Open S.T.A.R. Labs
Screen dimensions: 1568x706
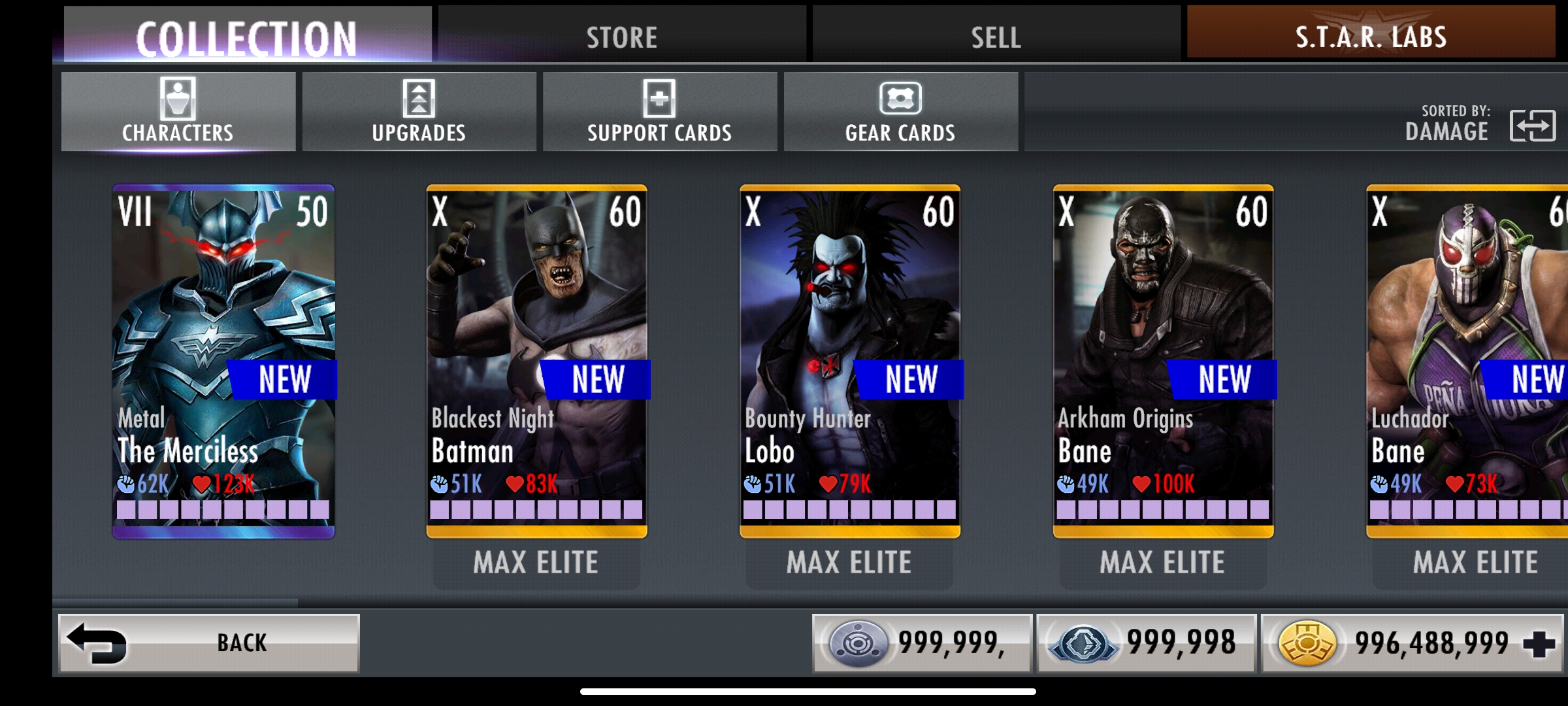1371,37
